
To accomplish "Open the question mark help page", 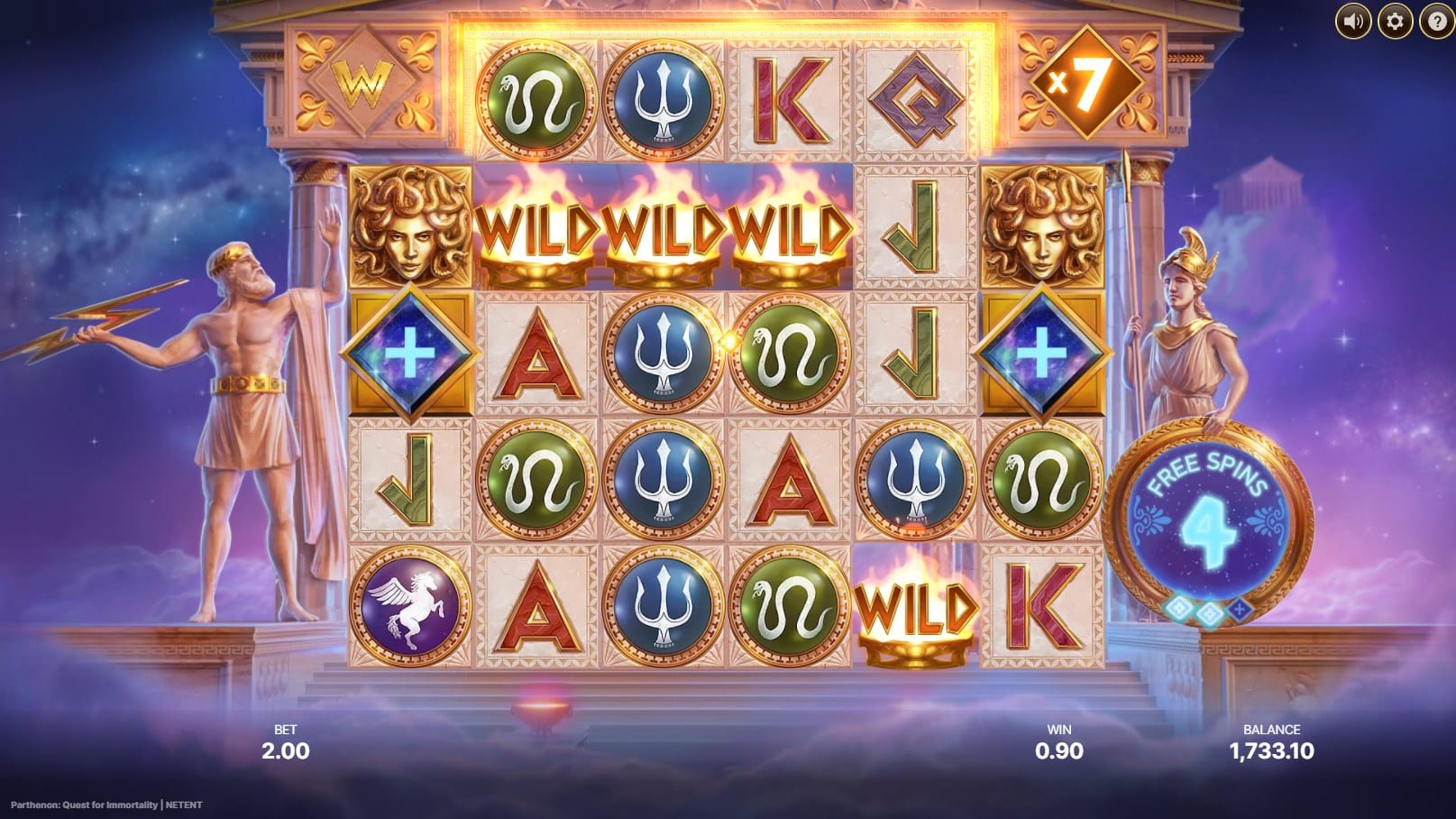I will (x=1435, y=21).
